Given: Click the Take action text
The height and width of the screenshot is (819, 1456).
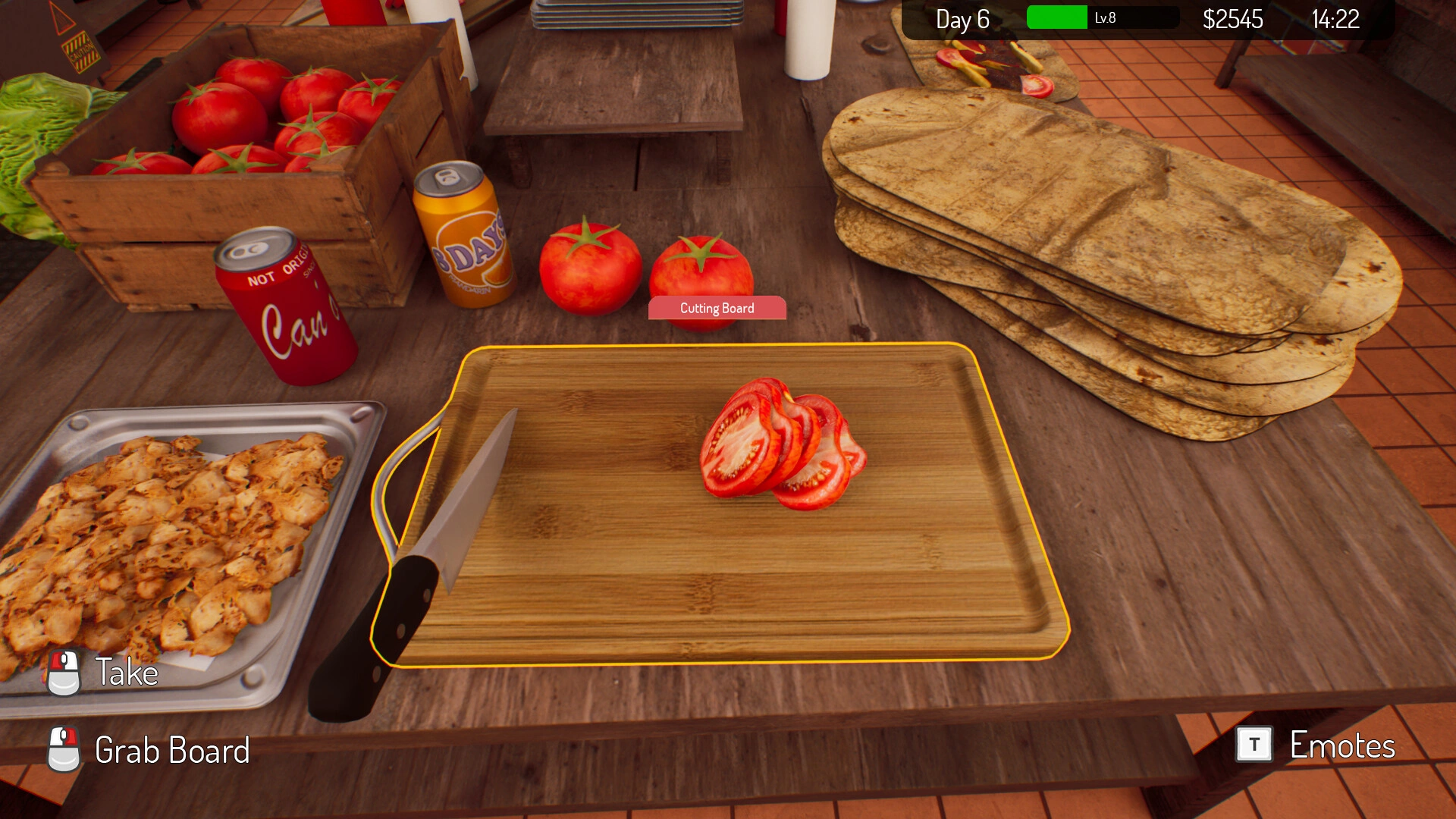Looking at the screenshot, I should click(125, 672).
